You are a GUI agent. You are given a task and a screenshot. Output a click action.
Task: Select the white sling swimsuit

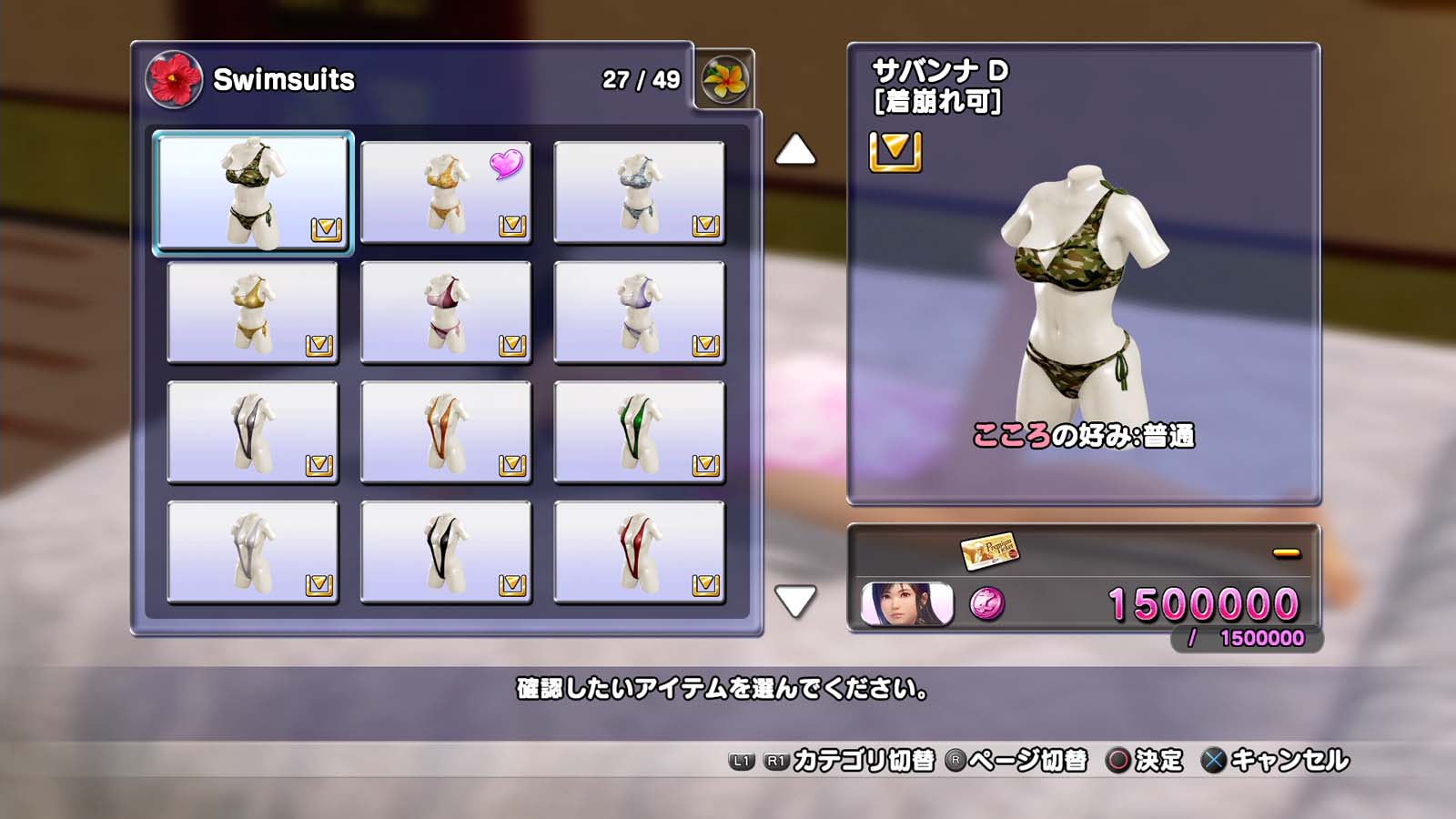click(x=253, y=552)
